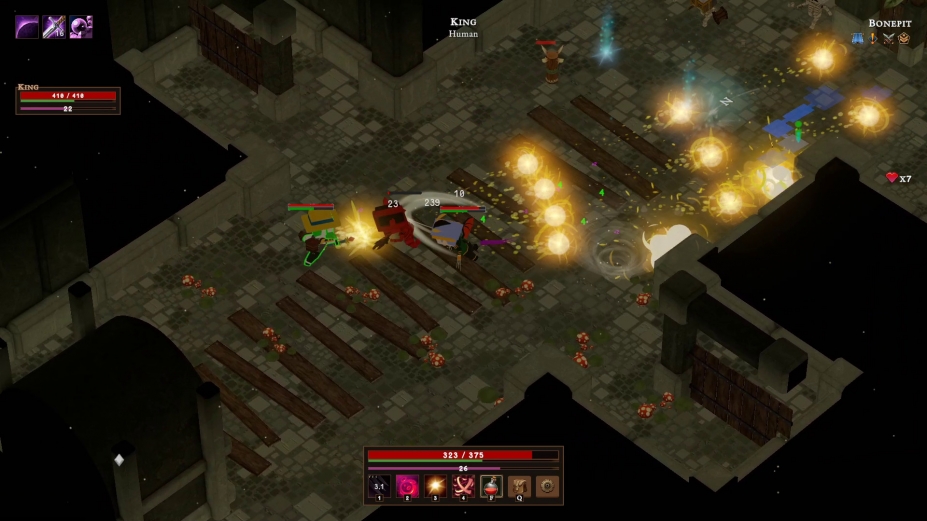Viewport: 927px width, 521px height.
Task: Click the blue banner icon under Bonepit
Action: (x=858, y=39)
